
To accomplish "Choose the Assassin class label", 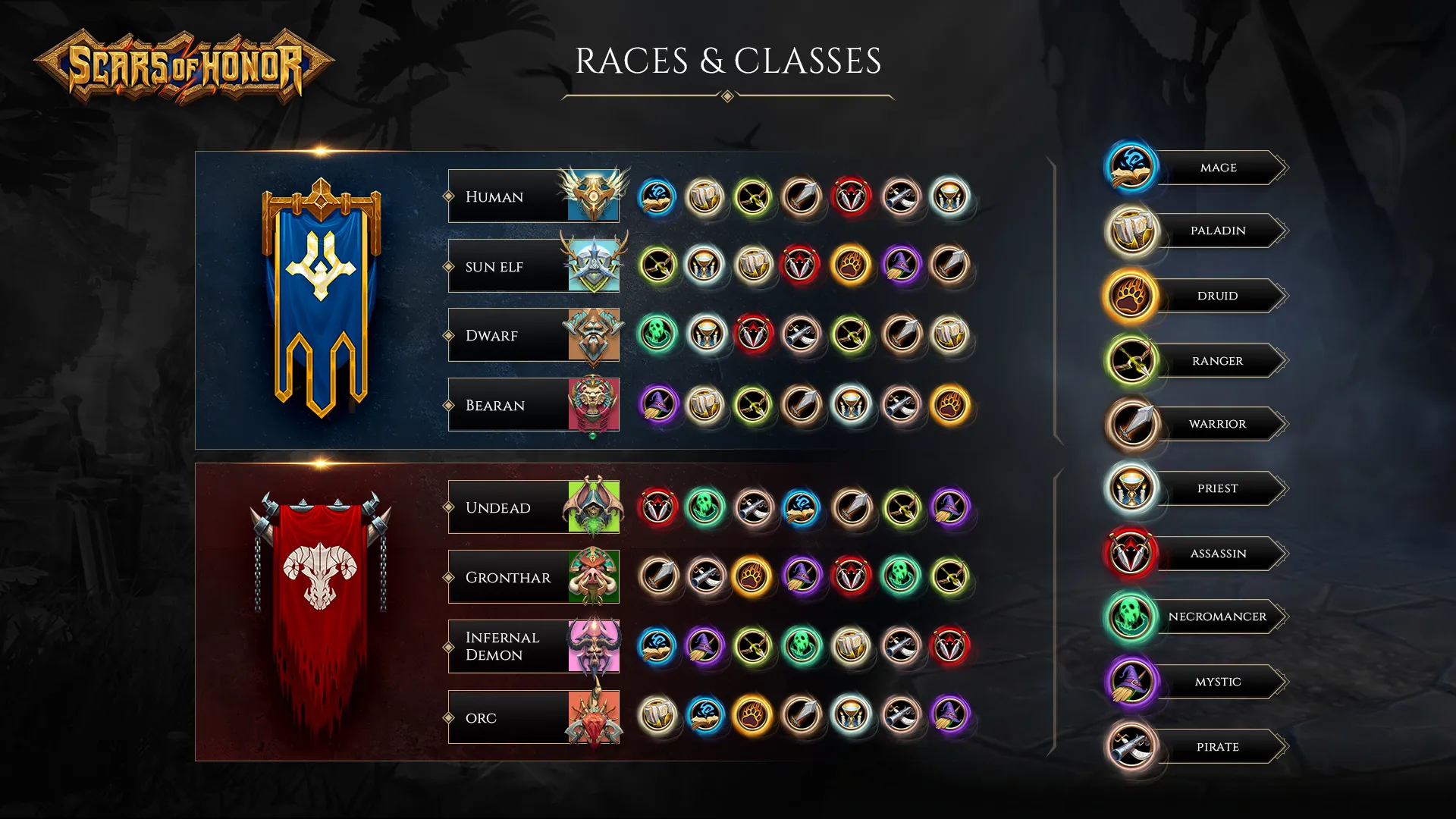I will (1218, 554).
